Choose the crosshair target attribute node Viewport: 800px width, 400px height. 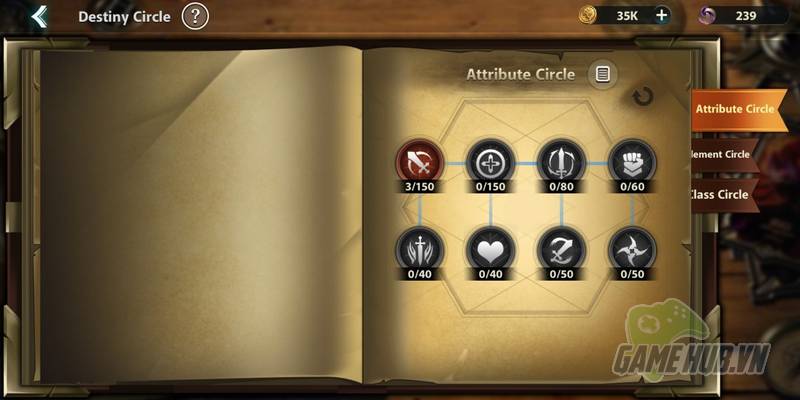pos(490,162)
